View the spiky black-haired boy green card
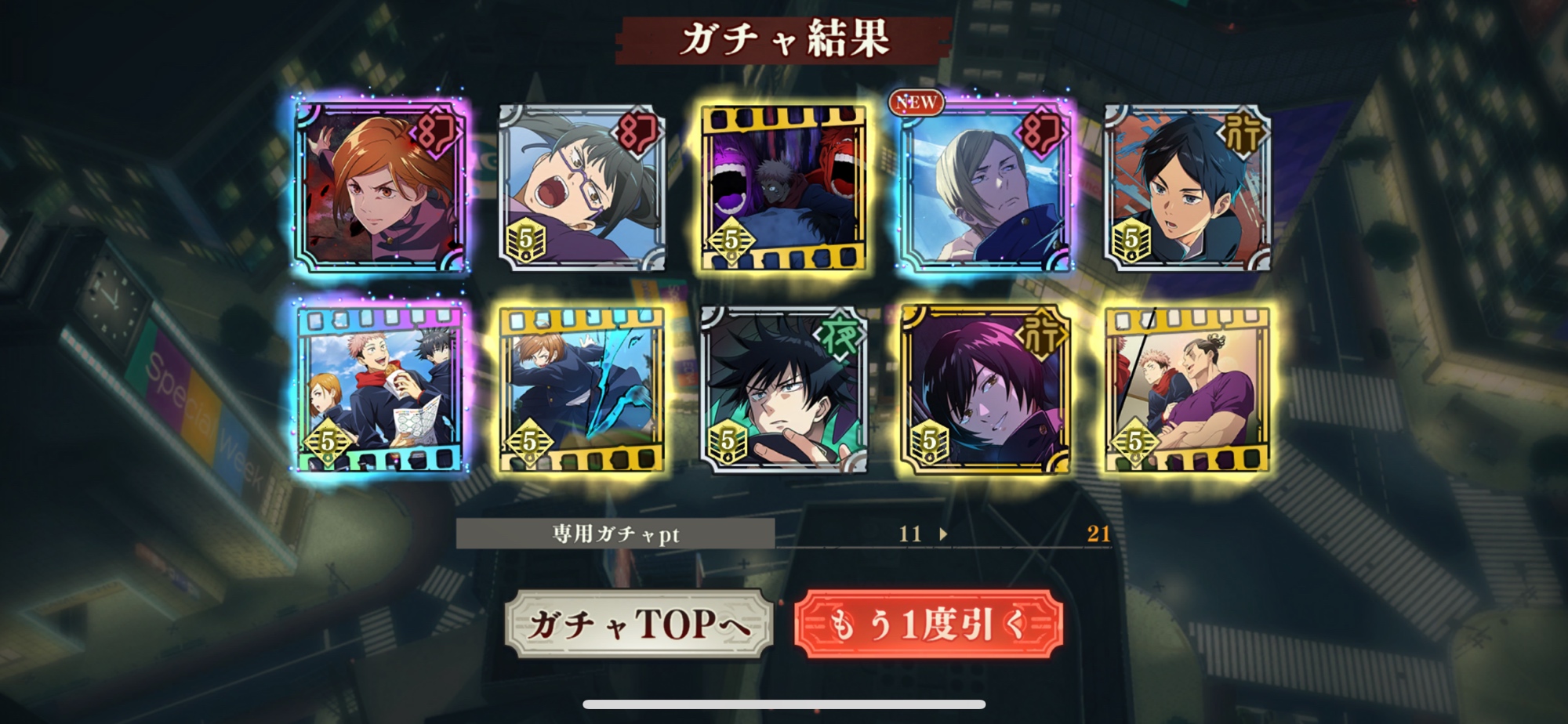 pos(784,389)
